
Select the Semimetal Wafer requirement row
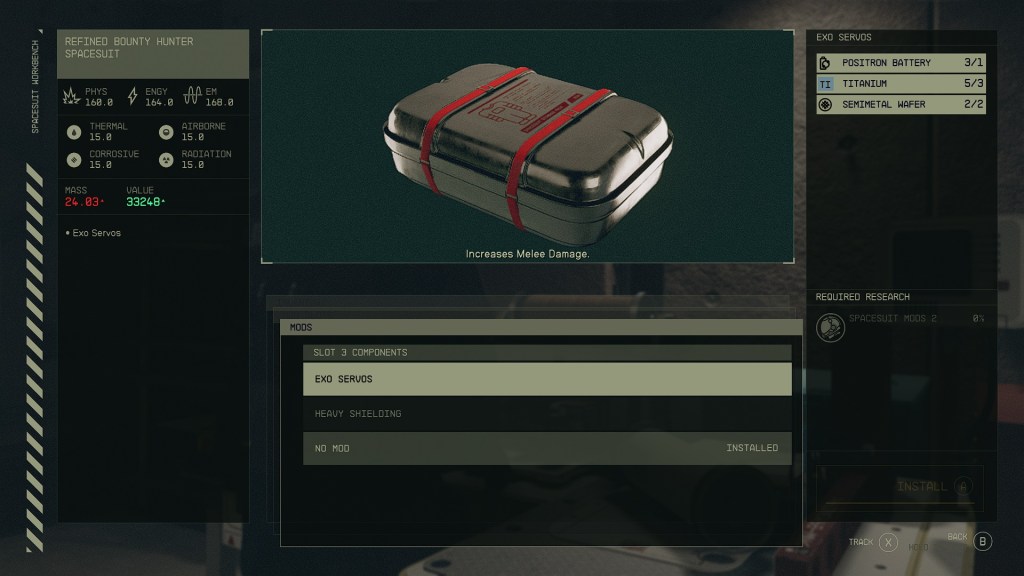coord(901,105)
